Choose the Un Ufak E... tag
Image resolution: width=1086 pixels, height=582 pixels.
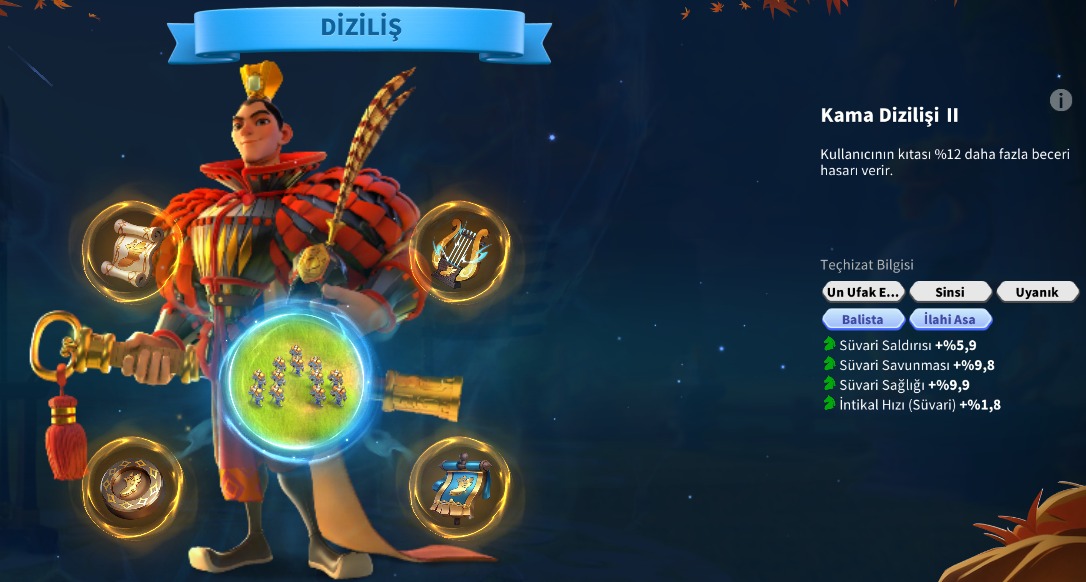click(x=863, y=292)
